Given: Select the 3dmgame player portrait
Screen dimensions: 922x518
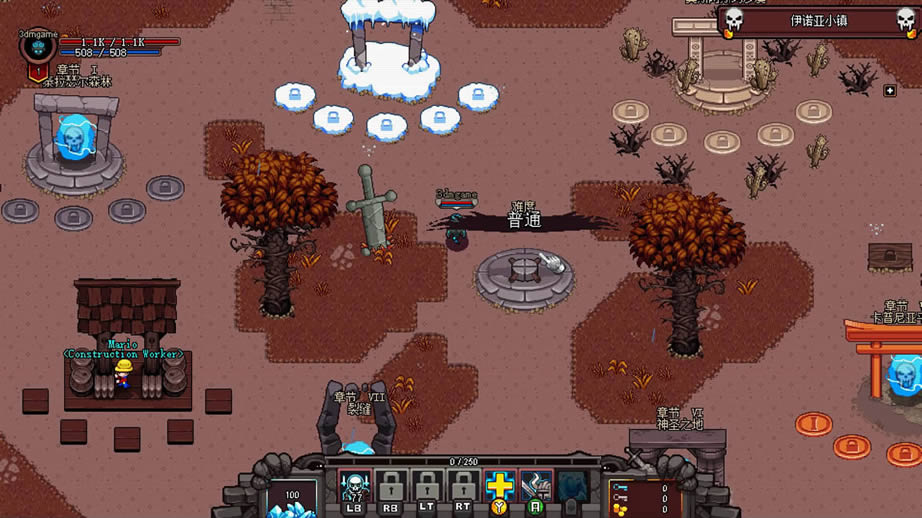Looking at the screenshot, I should click(x=39, y=46).
